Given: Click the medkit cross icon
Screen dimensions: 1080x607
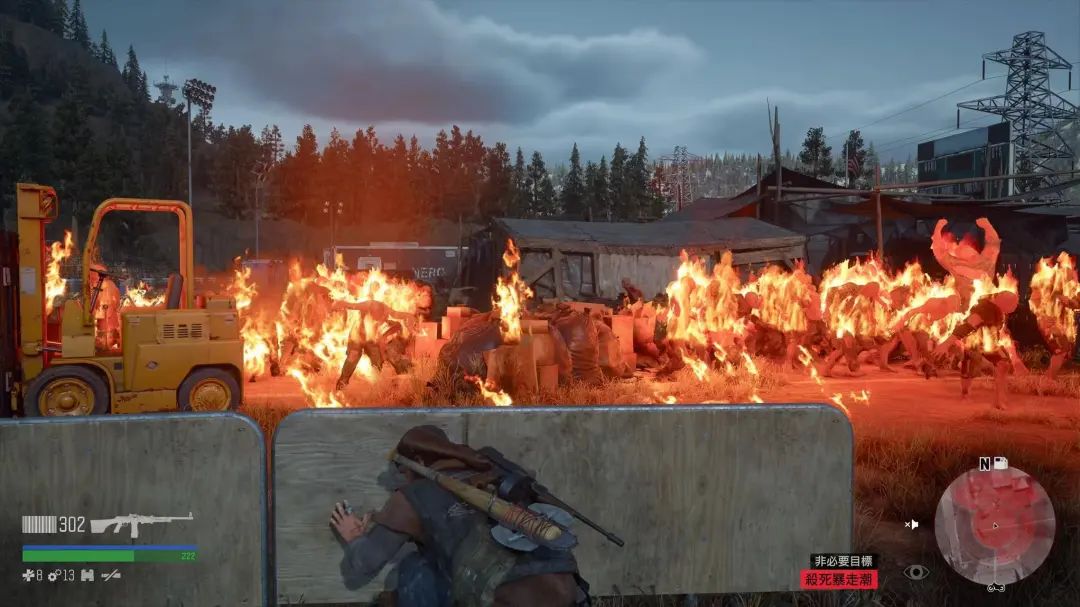Looking at the screenshot, I should tap(28, 575).
